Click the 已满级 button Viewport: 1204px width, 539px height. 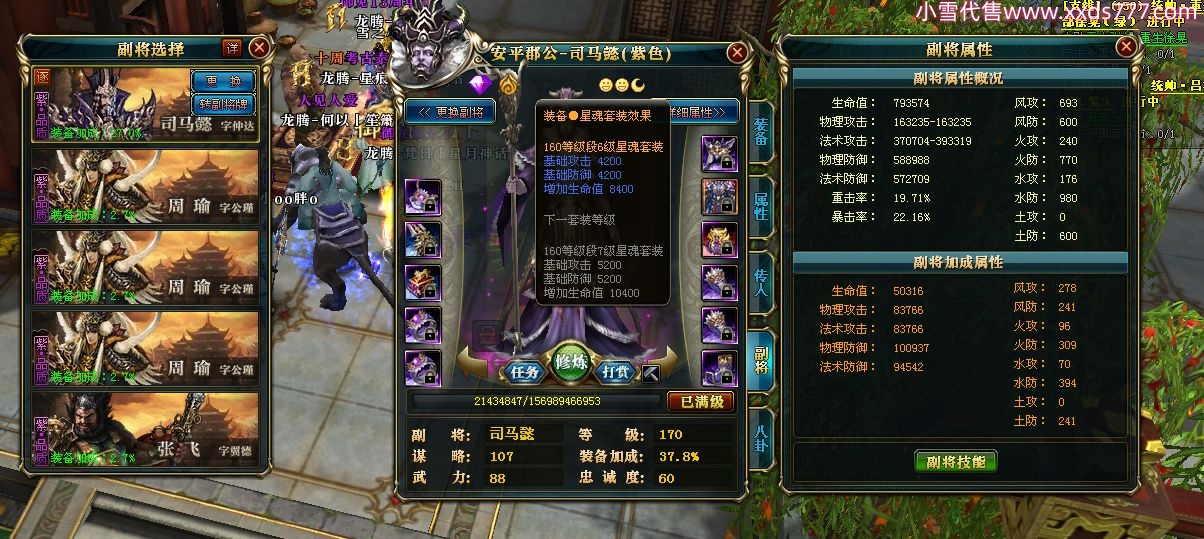coord(701,402)
